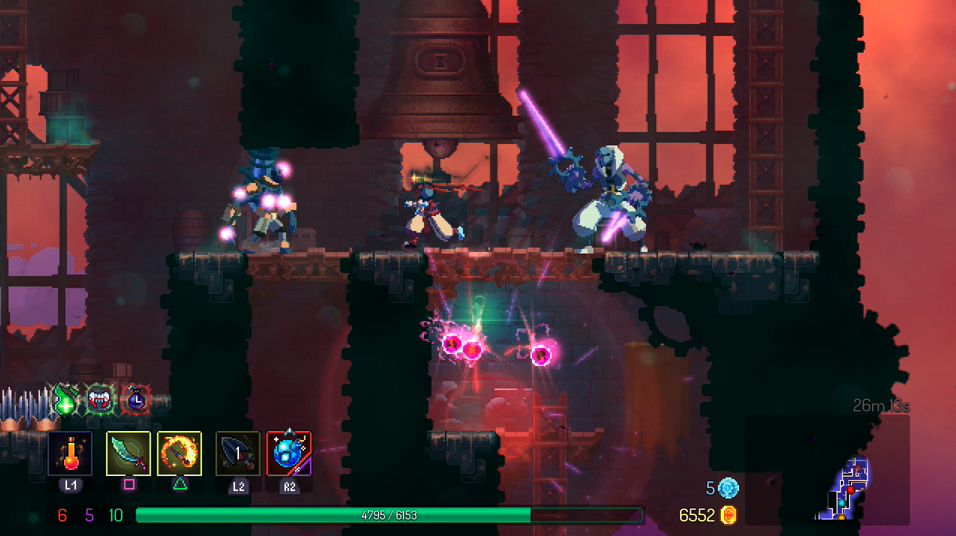Use the health flask slot
The height and width of the screenshot is (536, 956).
coord(70,454)
